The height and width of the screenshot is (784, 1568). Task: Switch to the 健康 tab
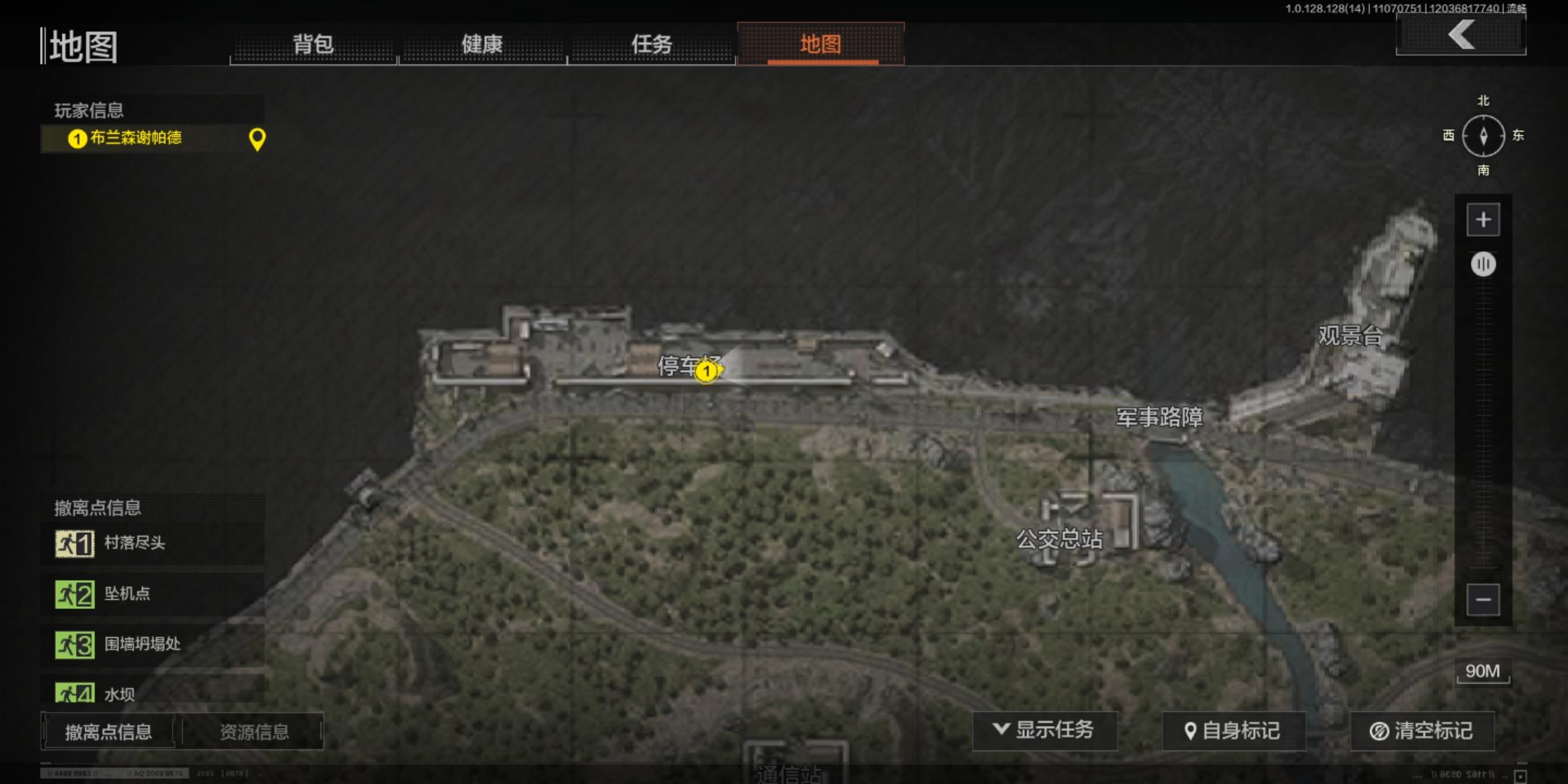point(482,45)
